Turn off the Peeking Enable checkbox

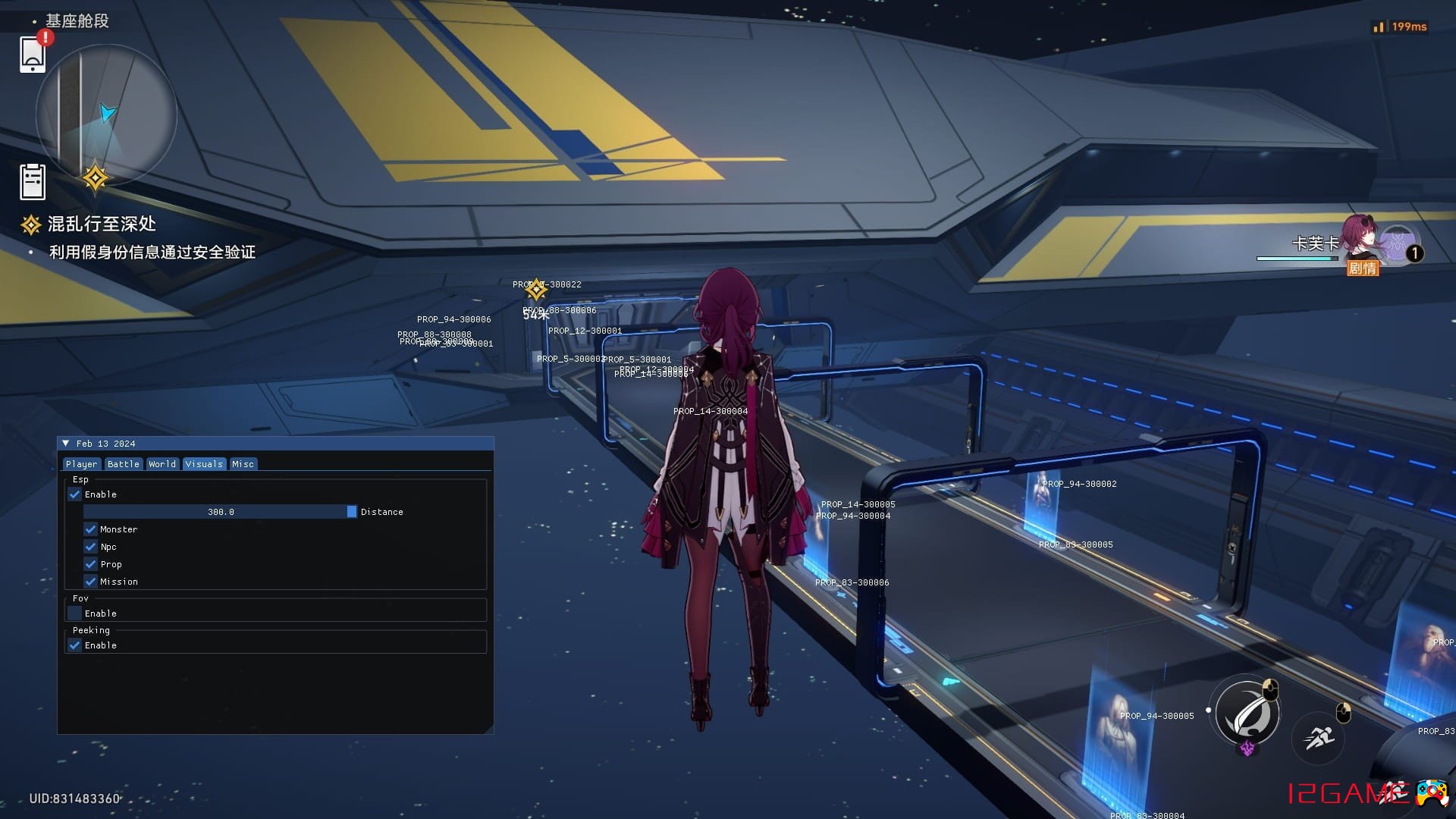(x=75, y=645)
